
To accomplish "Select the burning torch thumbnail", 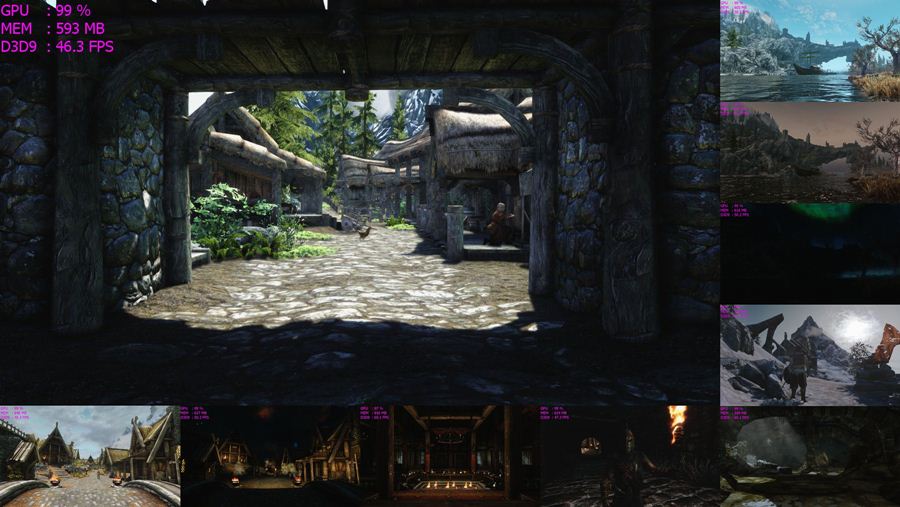I will [x=630, y=455].
